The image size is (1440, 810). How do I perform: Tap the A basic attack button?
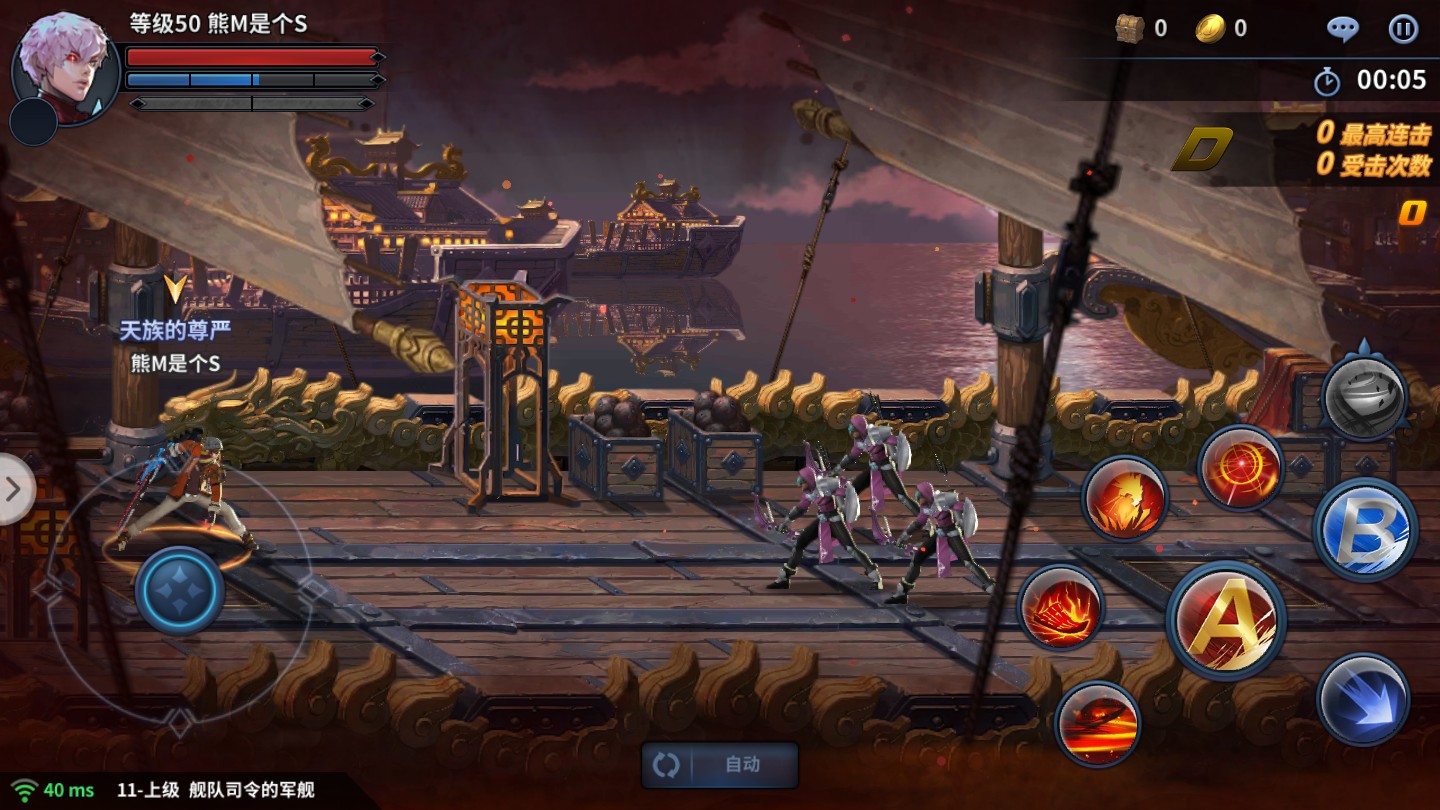pyautogui.click(x=1227, y=621)
